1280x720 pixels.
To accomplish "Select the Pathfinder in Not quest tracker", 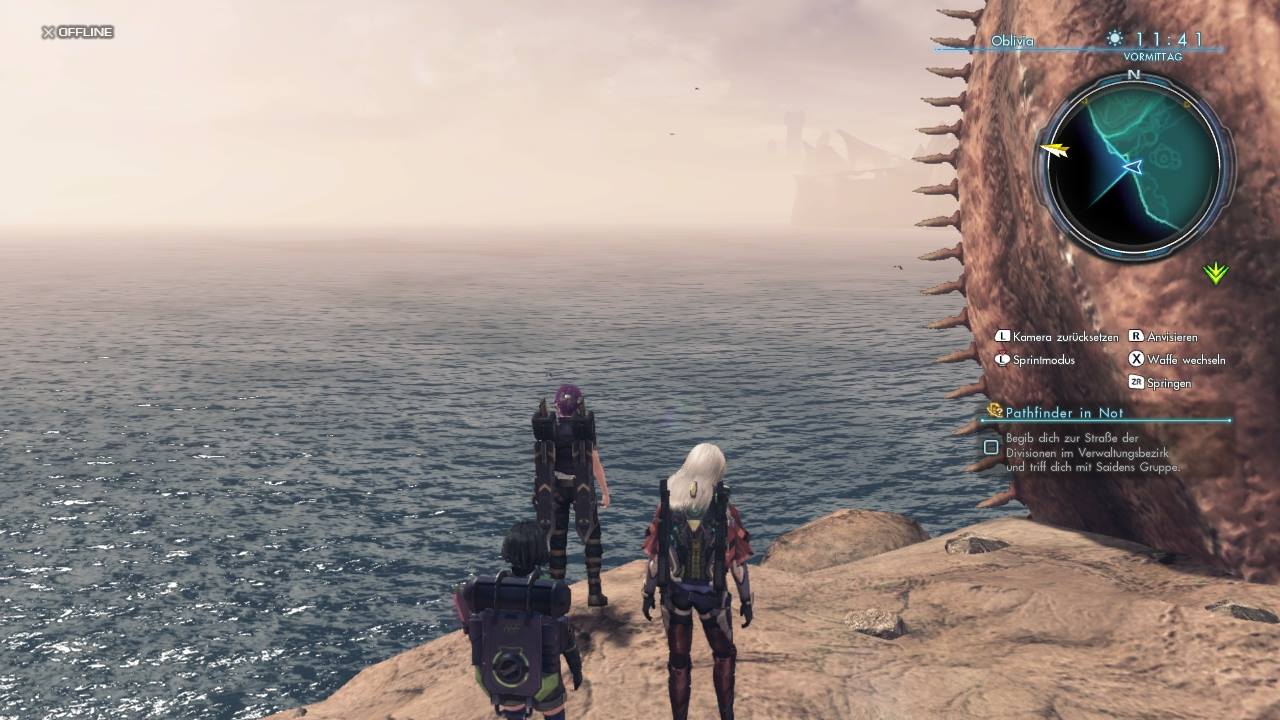I will 1064,413.
